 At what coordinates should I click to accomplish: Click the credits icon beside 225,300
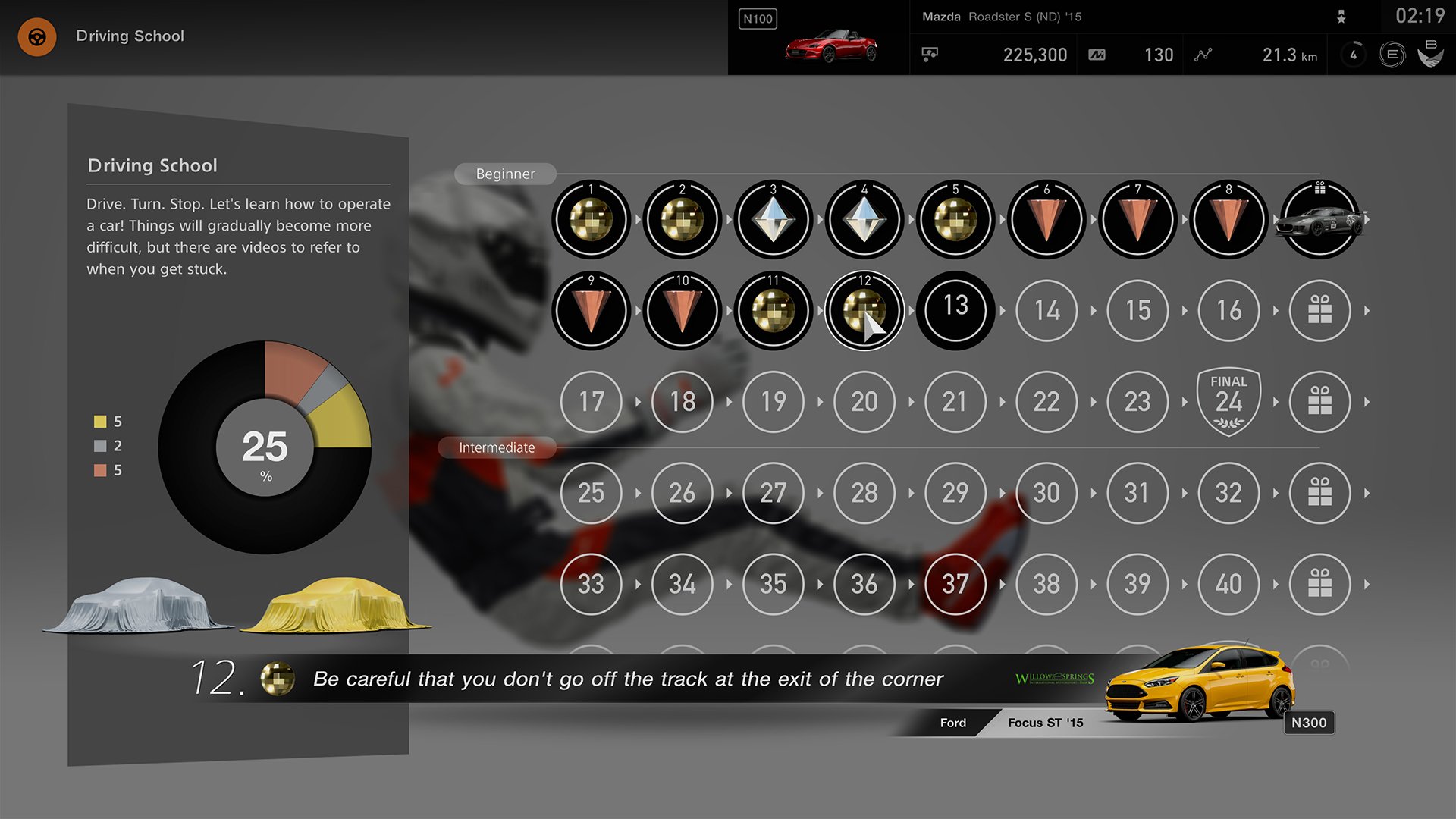pyautogui.click(x=930, y=54)
